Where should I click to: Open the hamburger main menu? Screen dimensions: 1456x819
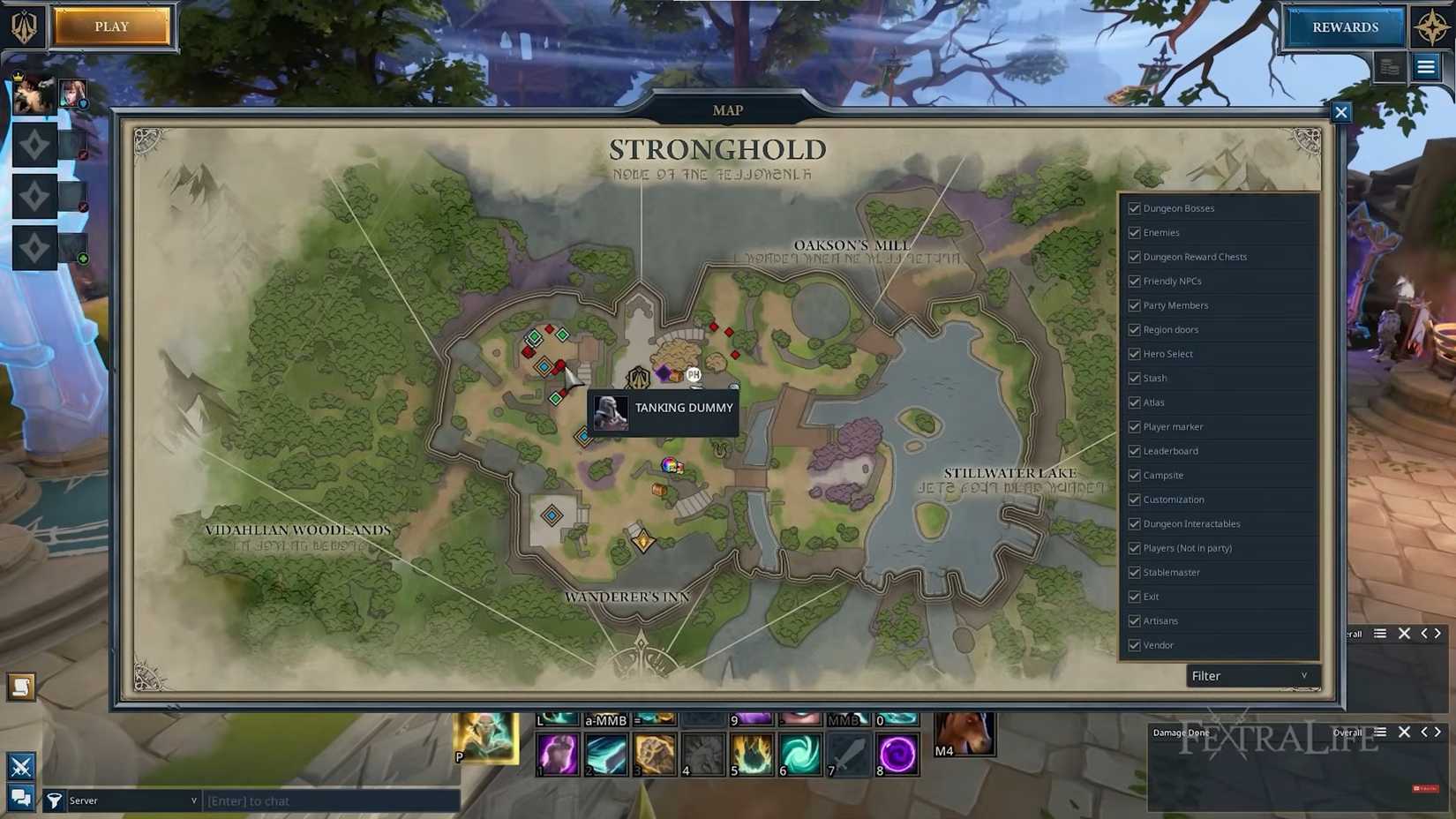tap(1426, 67)
